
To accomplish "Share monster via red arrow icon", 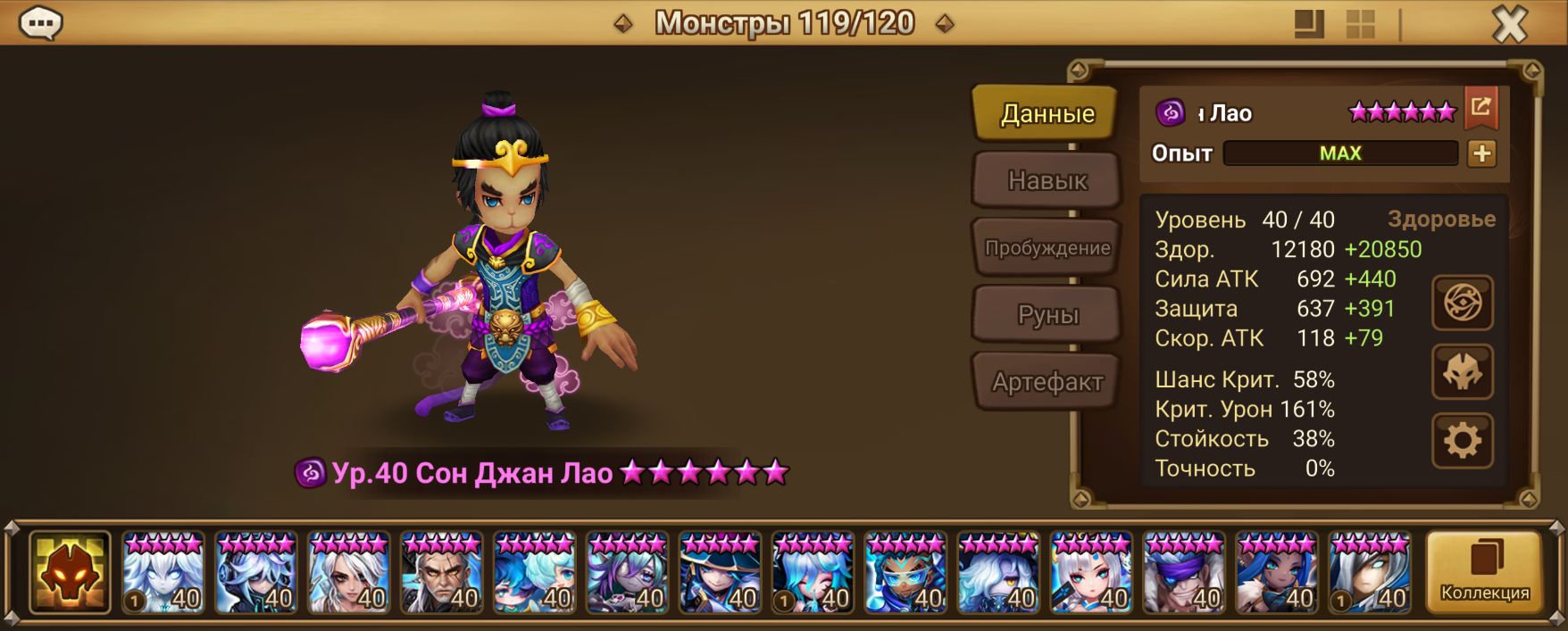I will coord(1480,108).
